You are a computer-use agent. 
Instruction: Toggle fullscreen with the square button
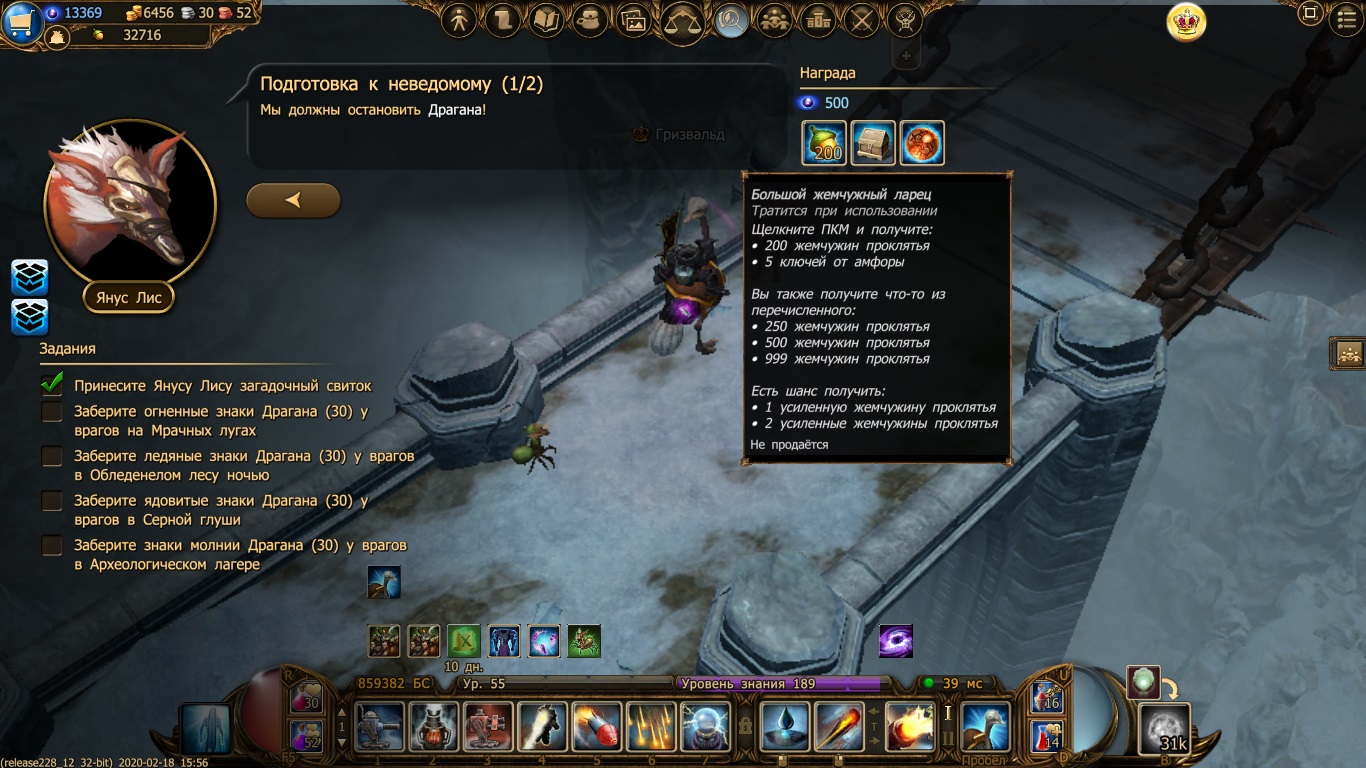pyautogui.click(x=1310, y=14)
